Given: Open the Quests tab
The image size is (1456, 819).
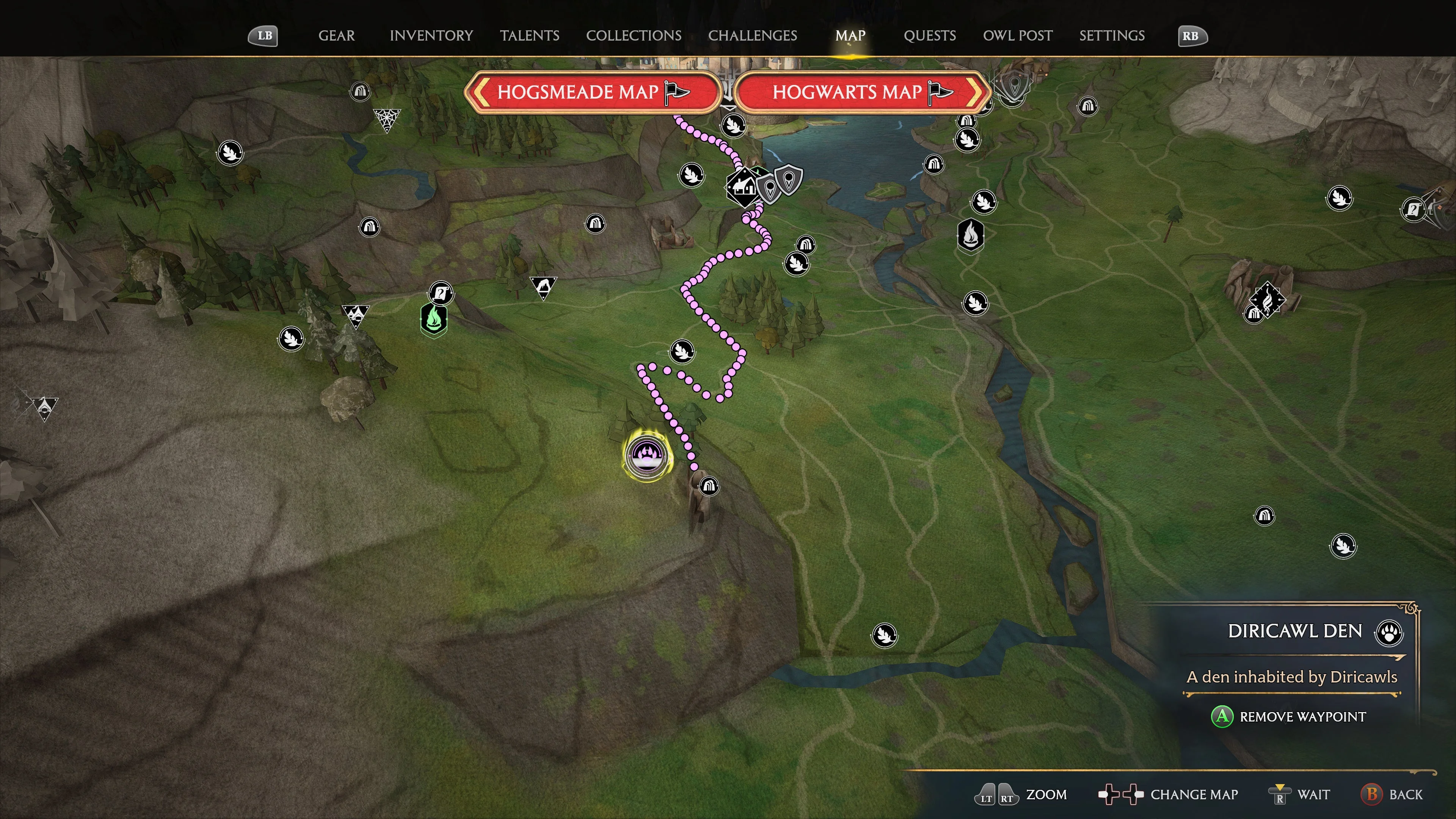Looking at the screenshot, I should click(929, 36).
